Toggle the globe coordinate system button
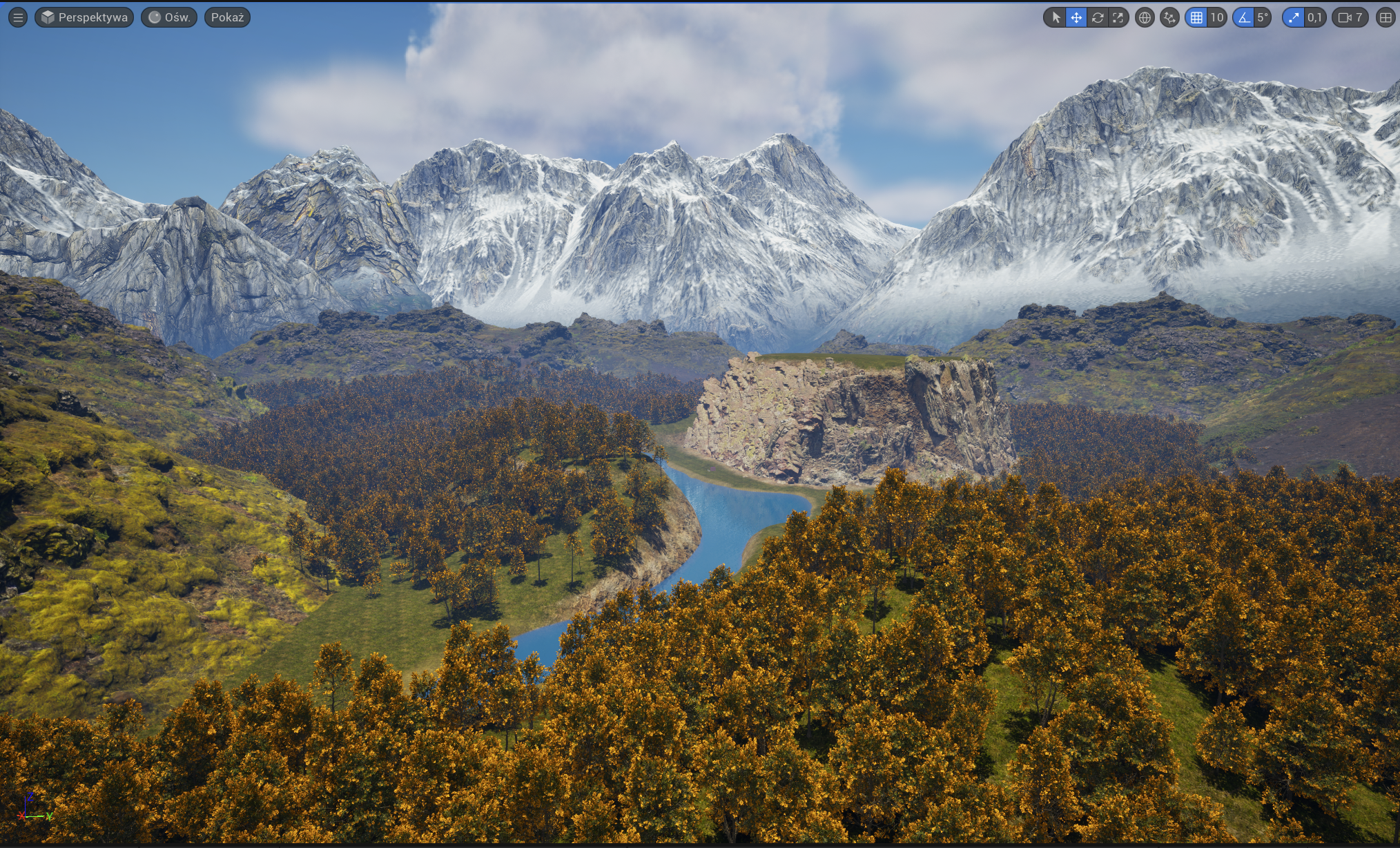1400x848 pixels. pos(1145,17)
